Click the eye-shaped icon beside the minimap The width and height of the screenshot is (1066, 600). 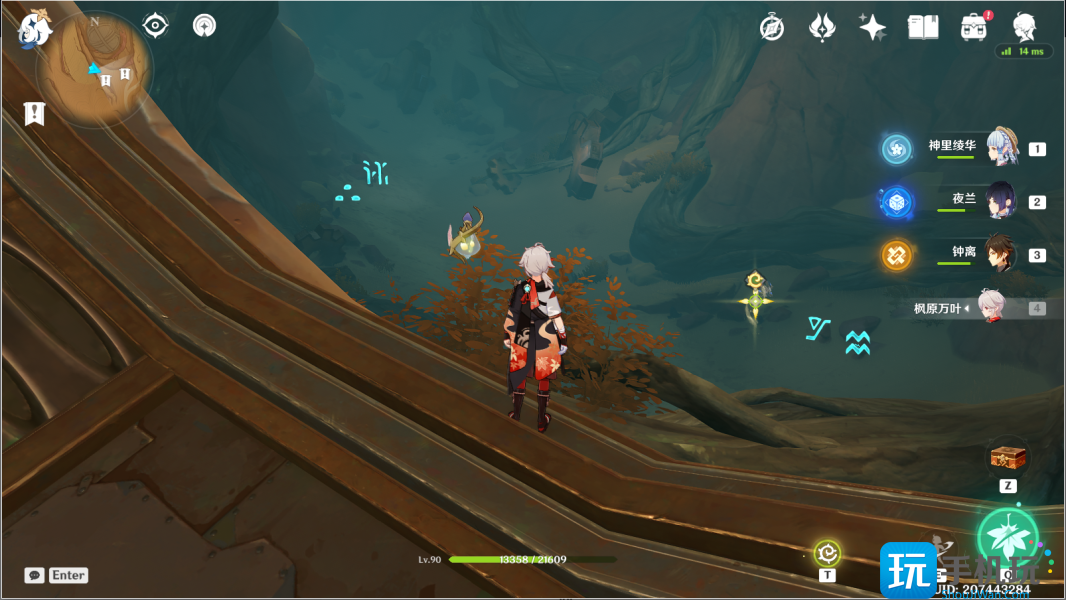click(x=155, y=25)
